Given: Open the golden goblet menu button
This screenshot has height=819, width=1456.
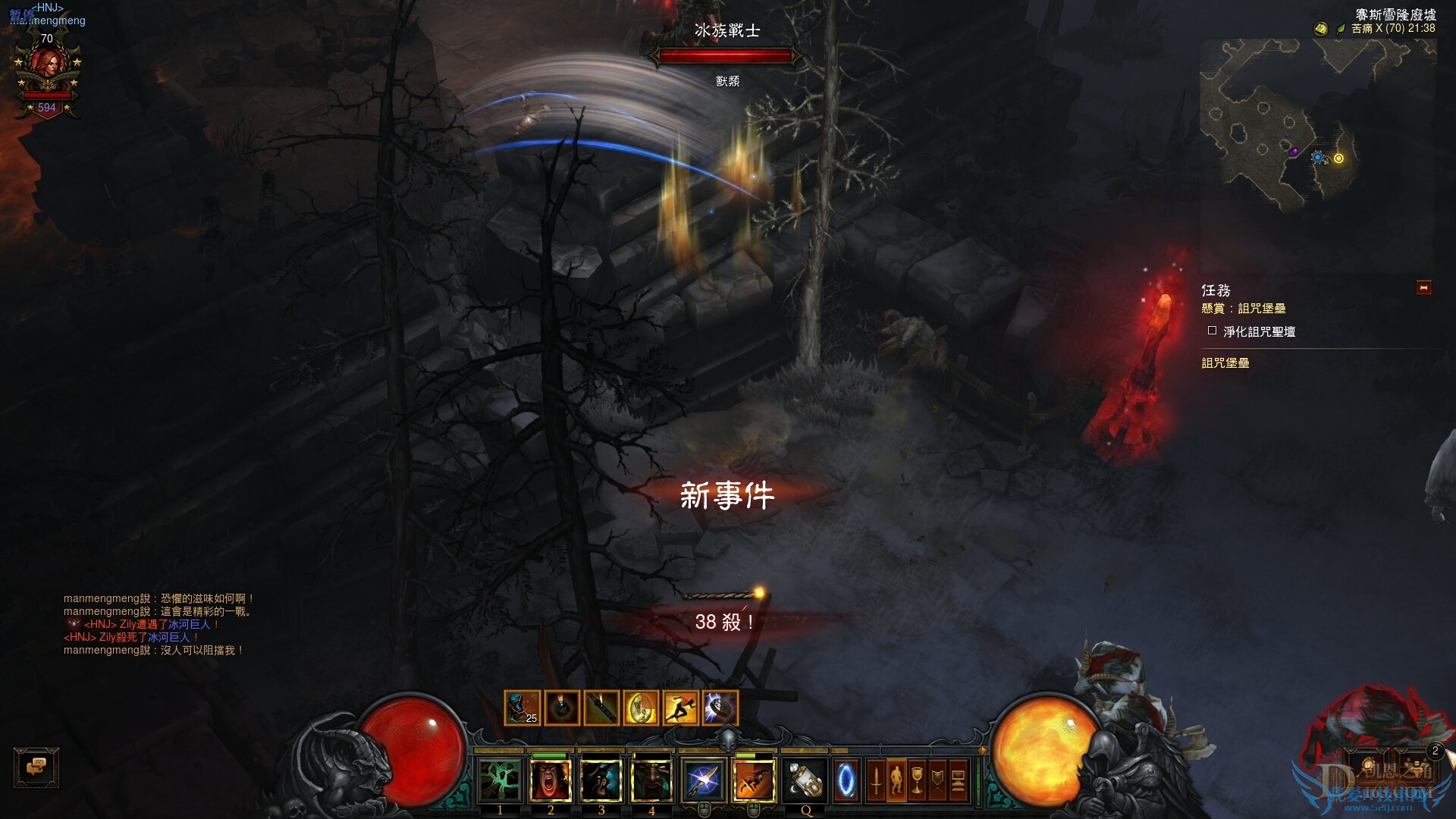Looking at the screenshot, I should pyautogui.click(x=917, y=780).
